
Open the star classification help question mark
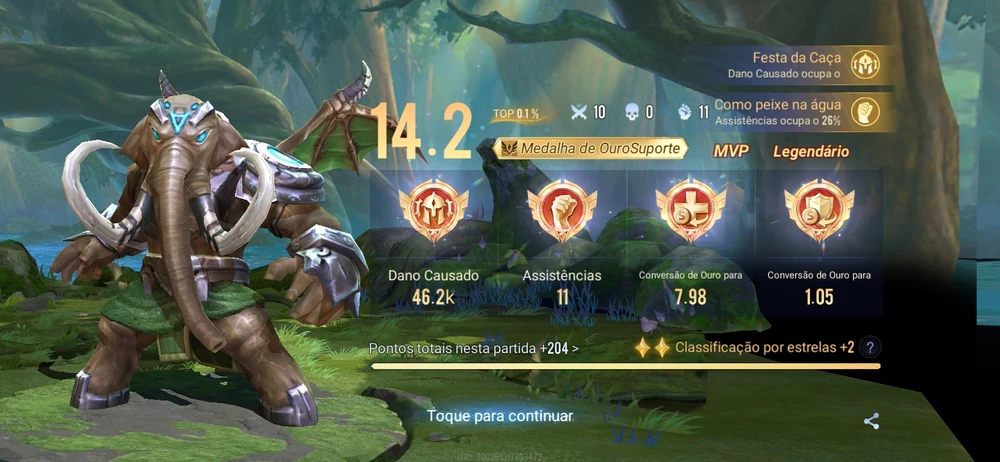871,348
